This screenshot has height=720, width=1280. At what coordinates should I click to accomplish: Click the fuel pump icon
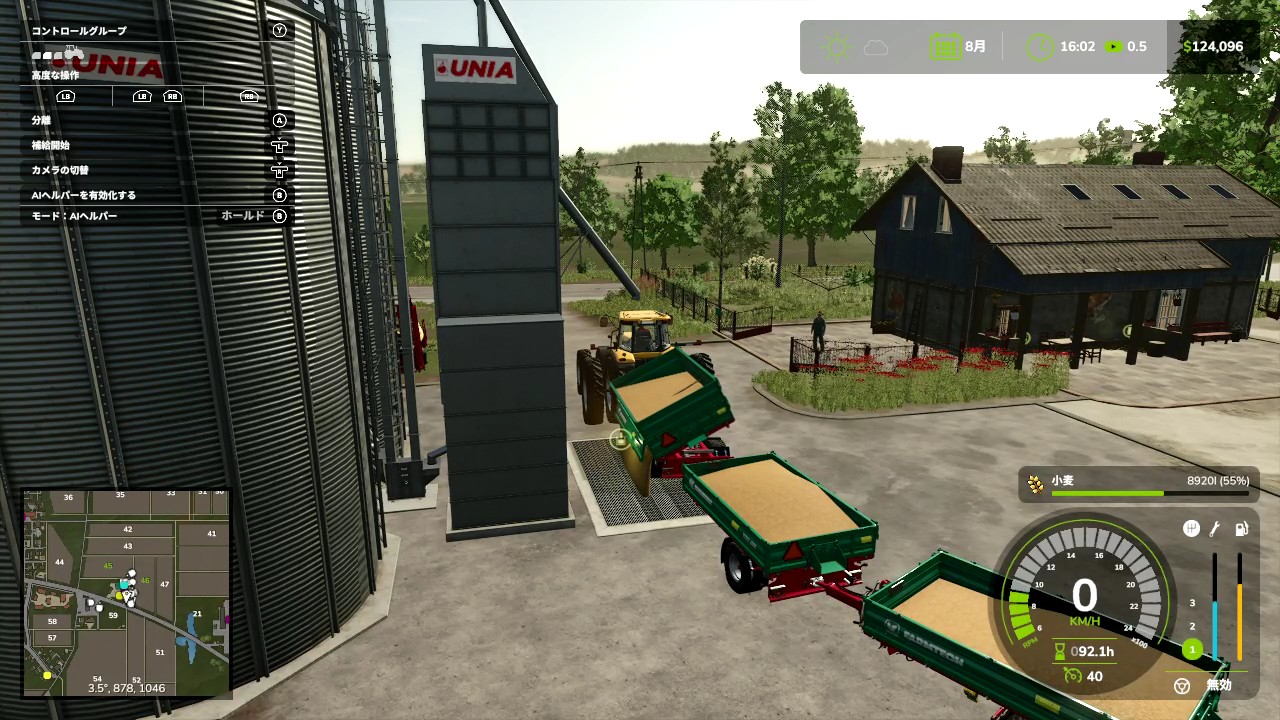[1241, 529]
